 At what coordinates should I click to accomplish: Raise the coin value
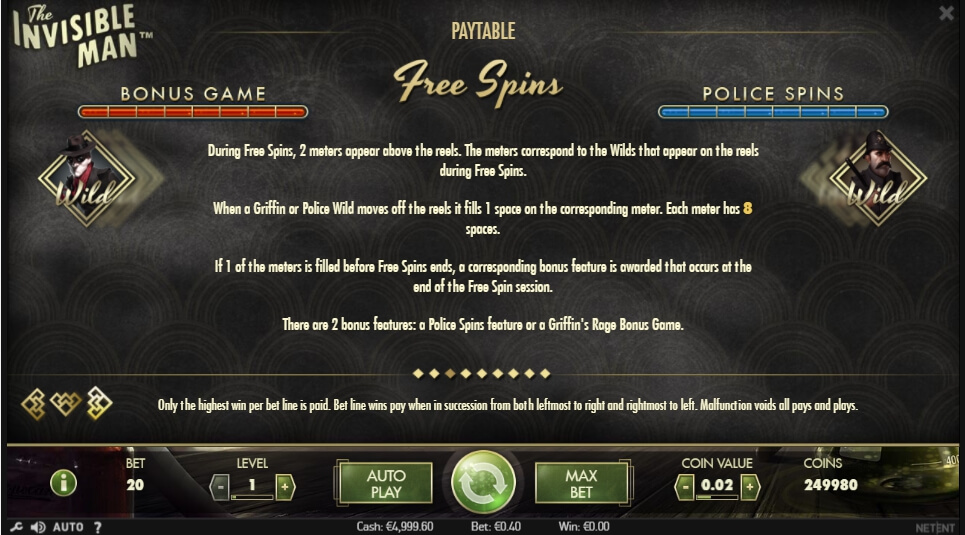pyautogui.click(x=750, y=487)
